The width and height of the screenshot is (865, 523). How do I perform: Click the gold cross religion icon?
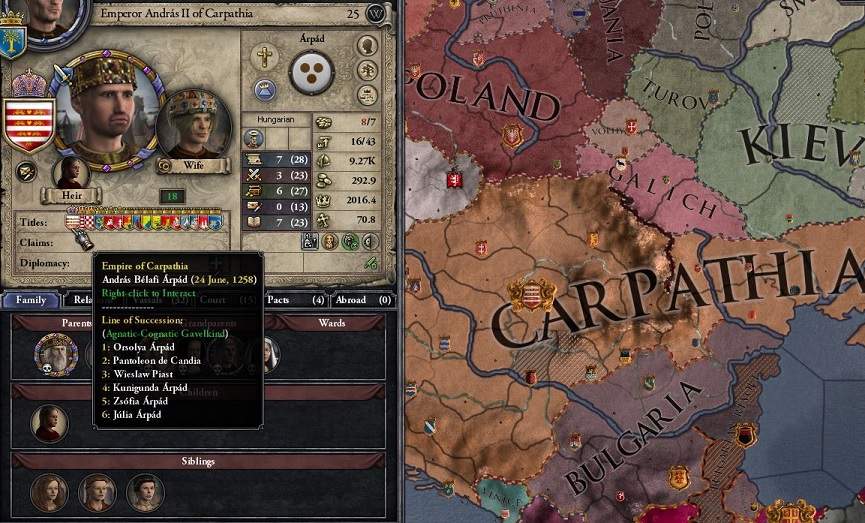pos(264,58)
